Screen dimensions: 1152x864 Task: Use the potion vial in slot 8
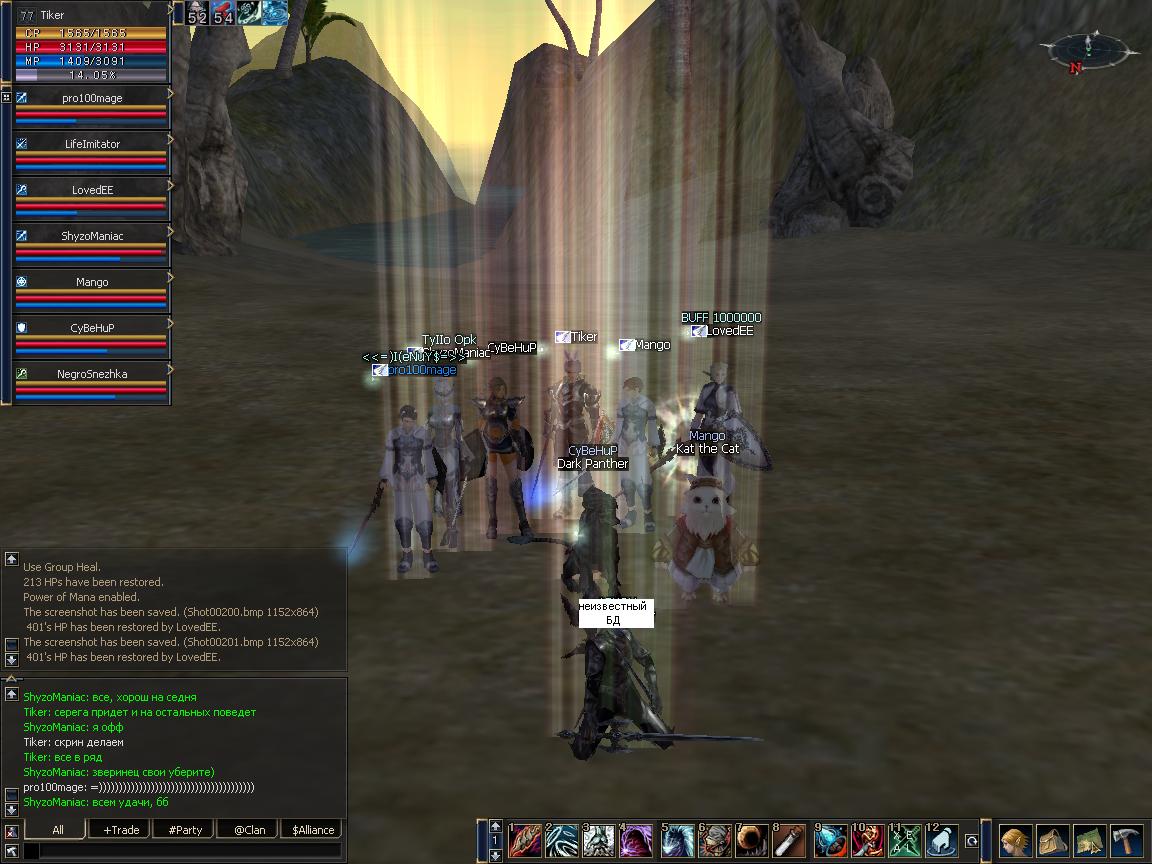click(x=790, y=840)
